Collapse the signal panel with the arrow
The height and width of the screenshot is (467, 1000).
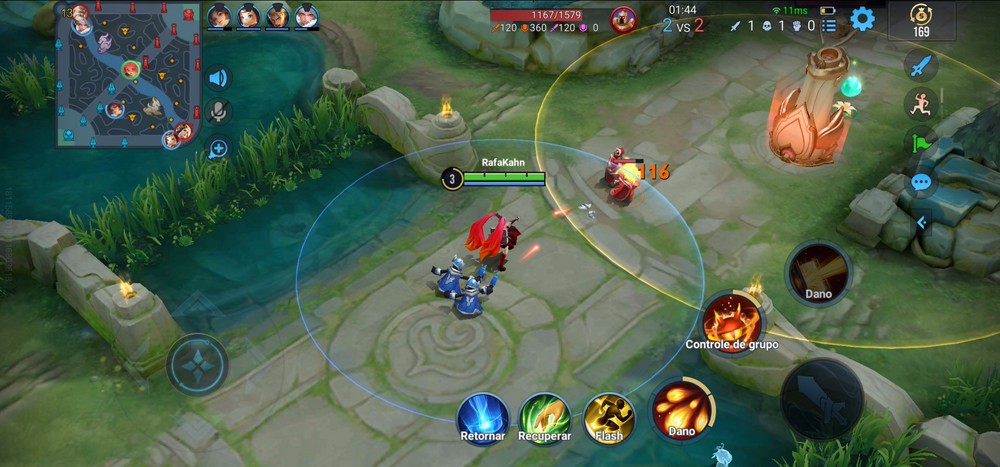coord(921,222)
